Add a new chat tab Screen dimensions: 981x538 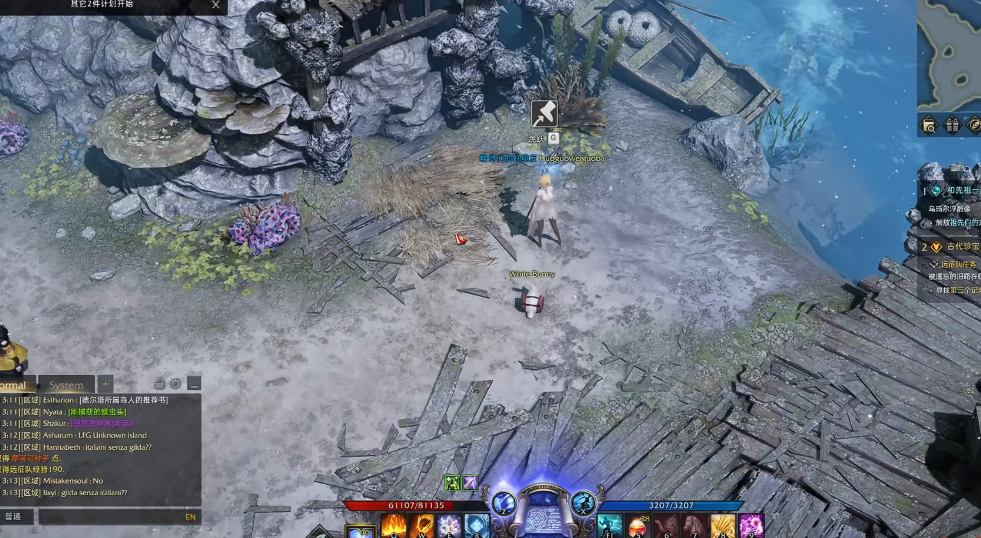pyautogui.click(x=105, y=384)
